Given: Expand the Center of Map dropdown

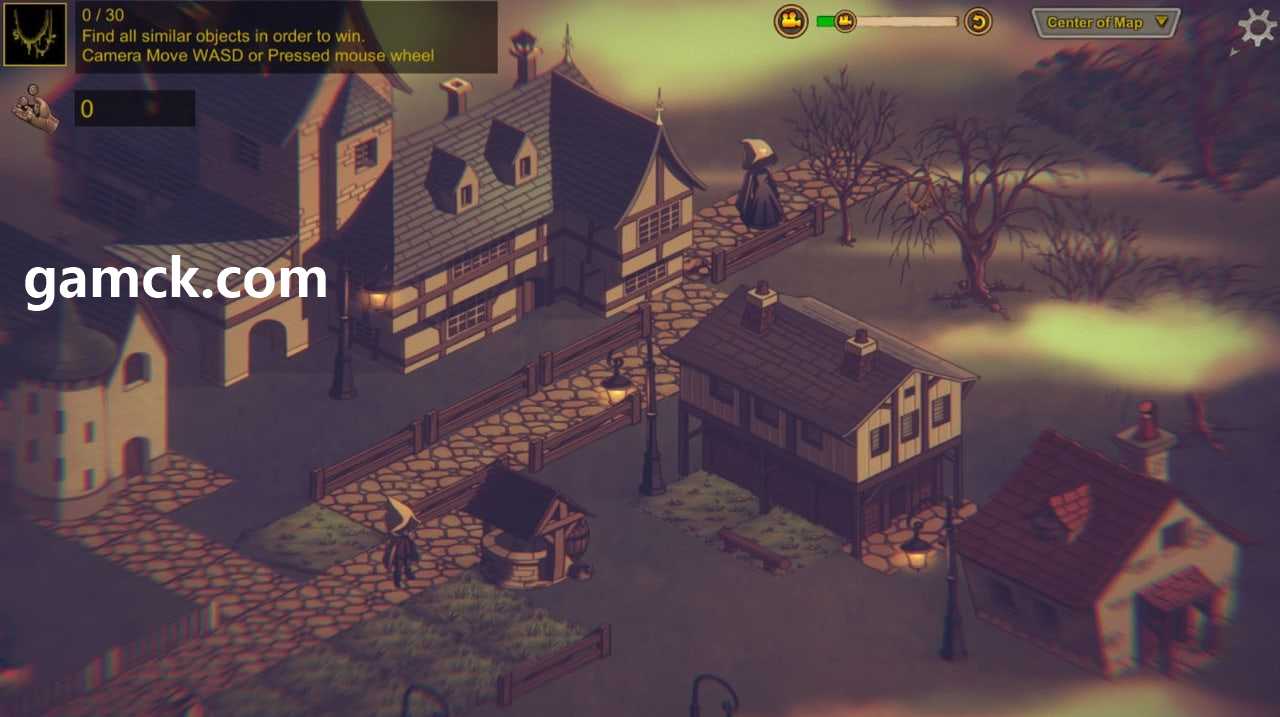Looking at the screenshot, I should pyautogui.click(x=1106, y=22).
